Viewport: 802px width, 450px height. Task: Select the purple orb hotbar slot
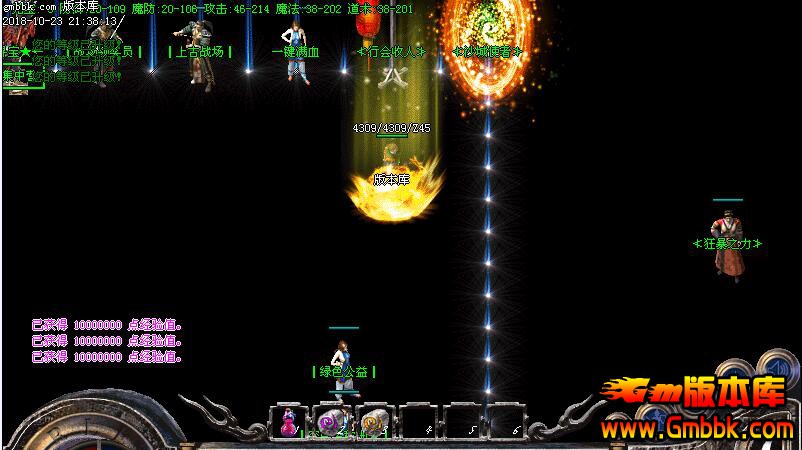tap(329, 423)
